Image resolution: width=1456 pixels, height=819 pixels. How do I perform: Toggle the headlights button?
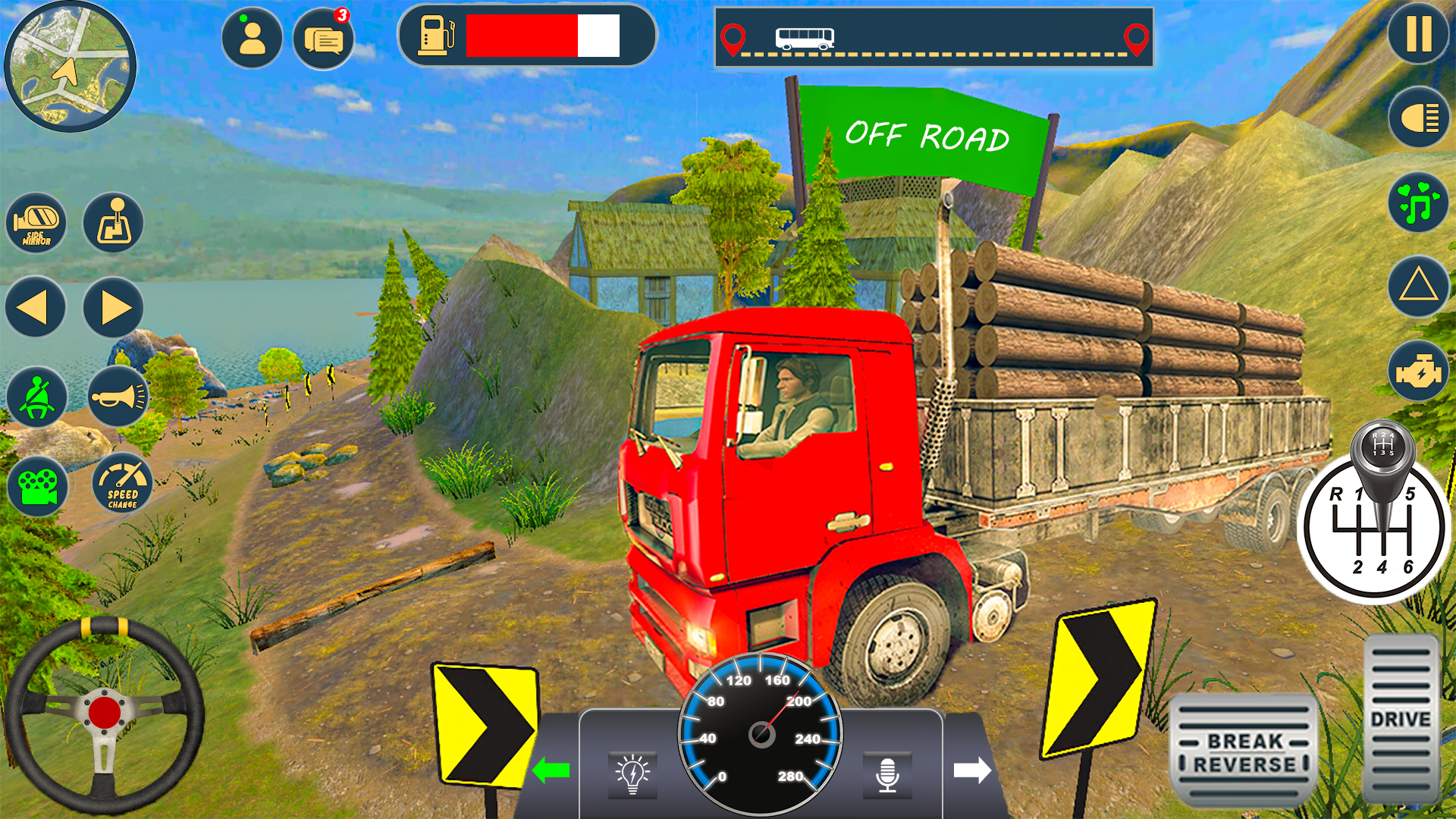[1419, 118]
